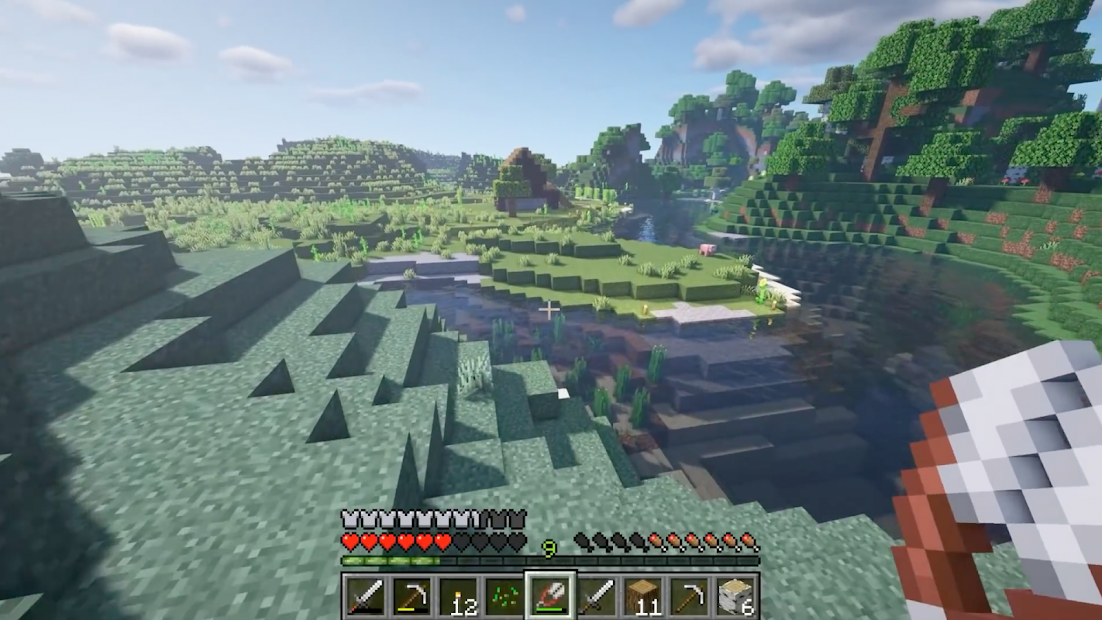
Task: Click the shears in the highlighted slot
Action: (551, 597)
